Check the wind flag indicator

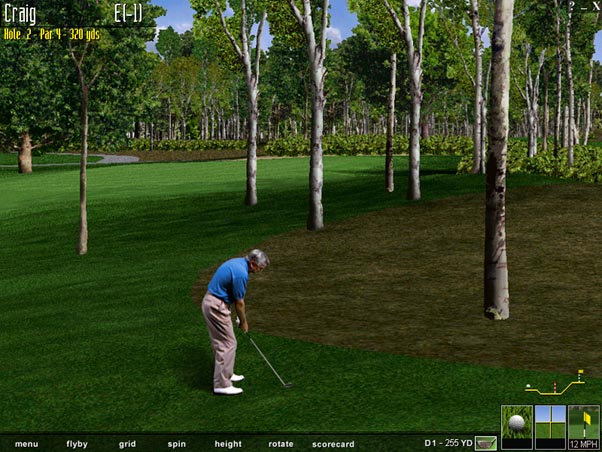(583, 423)
